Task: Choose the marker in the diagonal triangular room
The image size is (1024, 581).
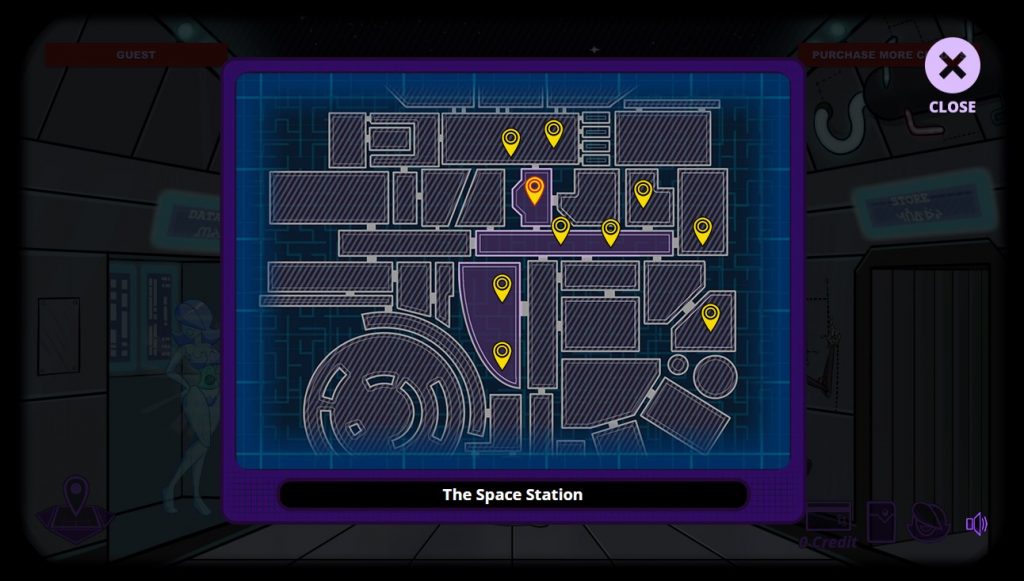Action: [710, 316]
